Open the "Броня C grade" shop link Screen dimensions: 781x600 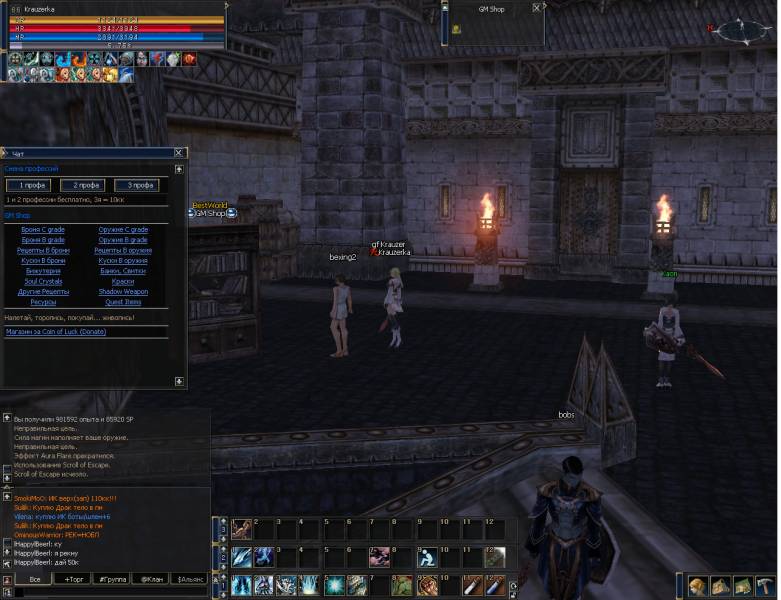click(42, 230)
